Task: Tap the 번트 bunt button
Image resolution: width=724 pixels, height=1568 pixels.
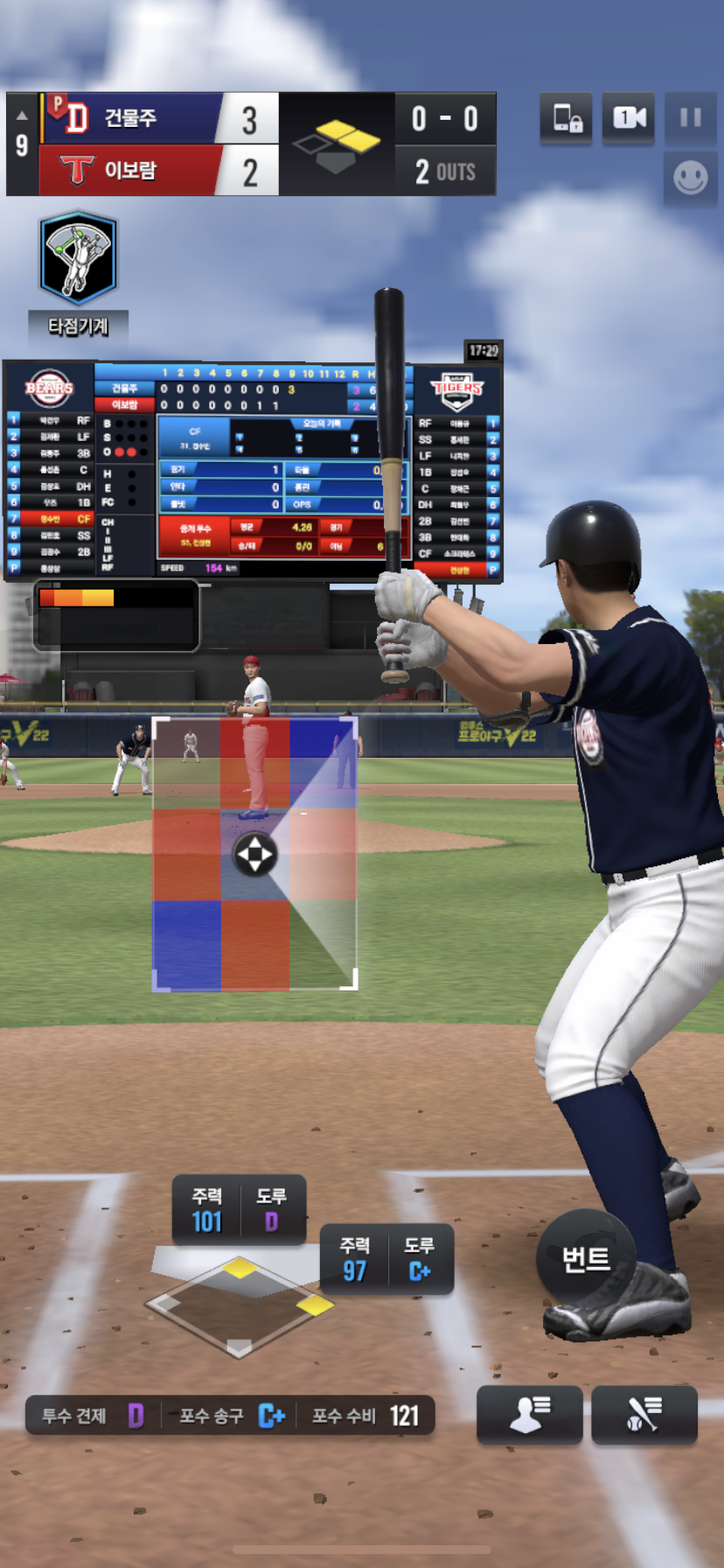Action: [586, 1259]
